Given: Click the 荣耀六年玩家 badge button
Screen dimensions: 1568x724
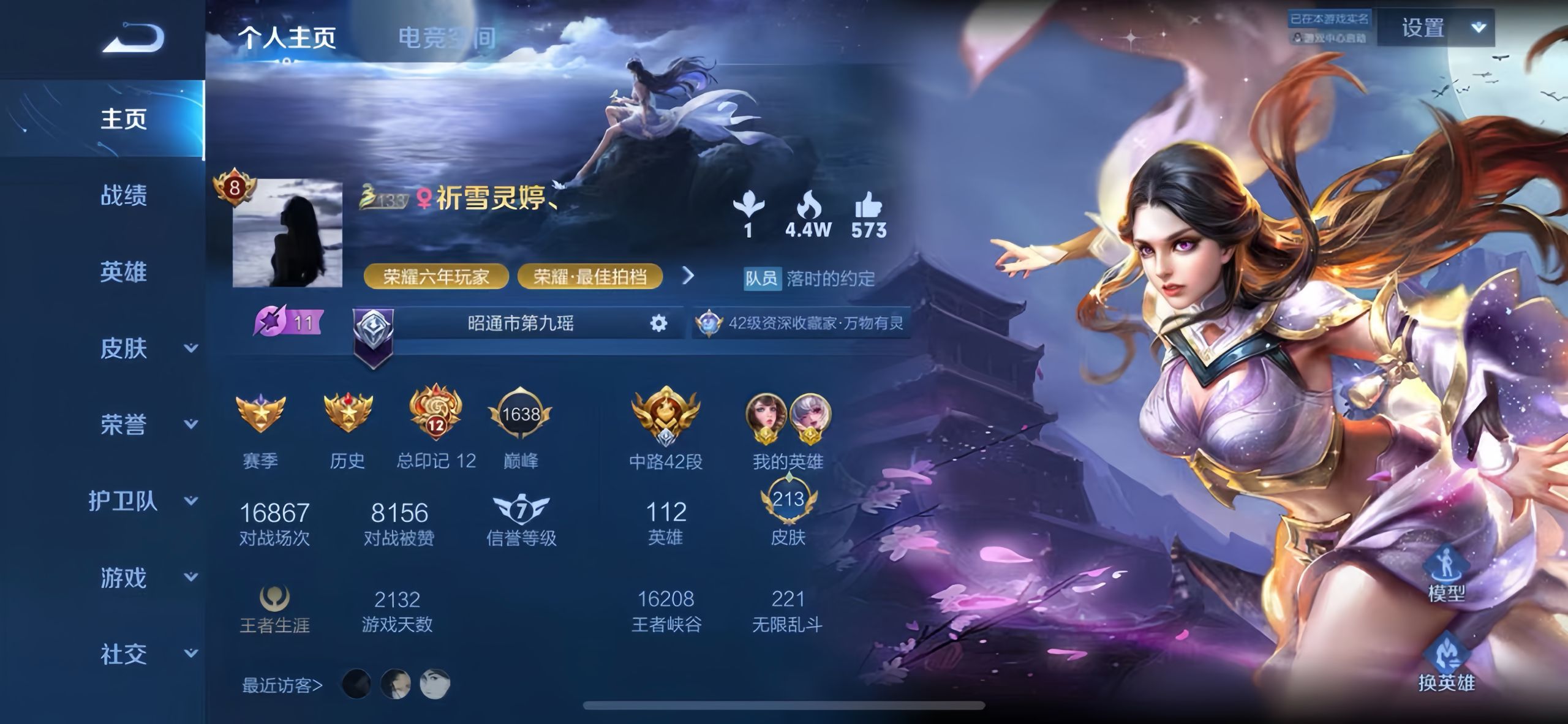Looking at the screenshot, I should click(x=437, y=276).
